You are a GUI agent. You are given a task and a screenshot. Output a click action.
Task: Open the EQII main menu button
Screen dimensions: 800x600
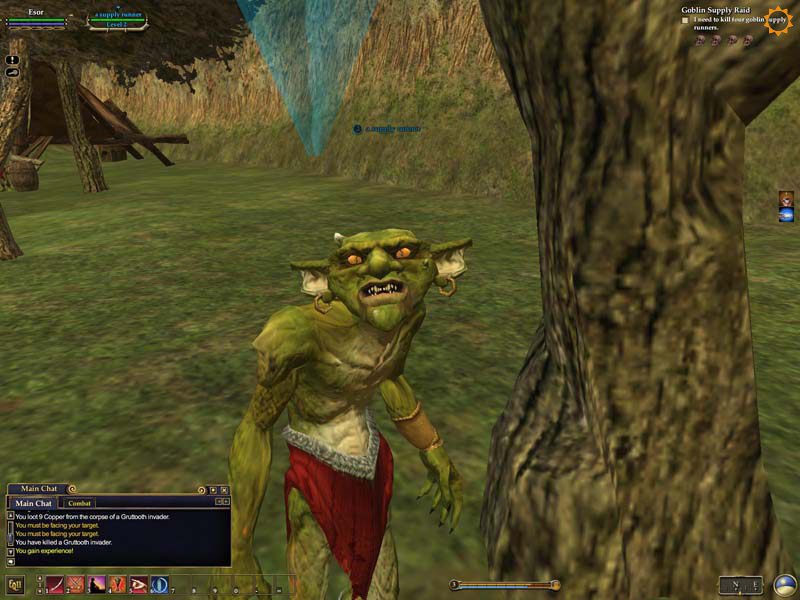tap(15, 585)
